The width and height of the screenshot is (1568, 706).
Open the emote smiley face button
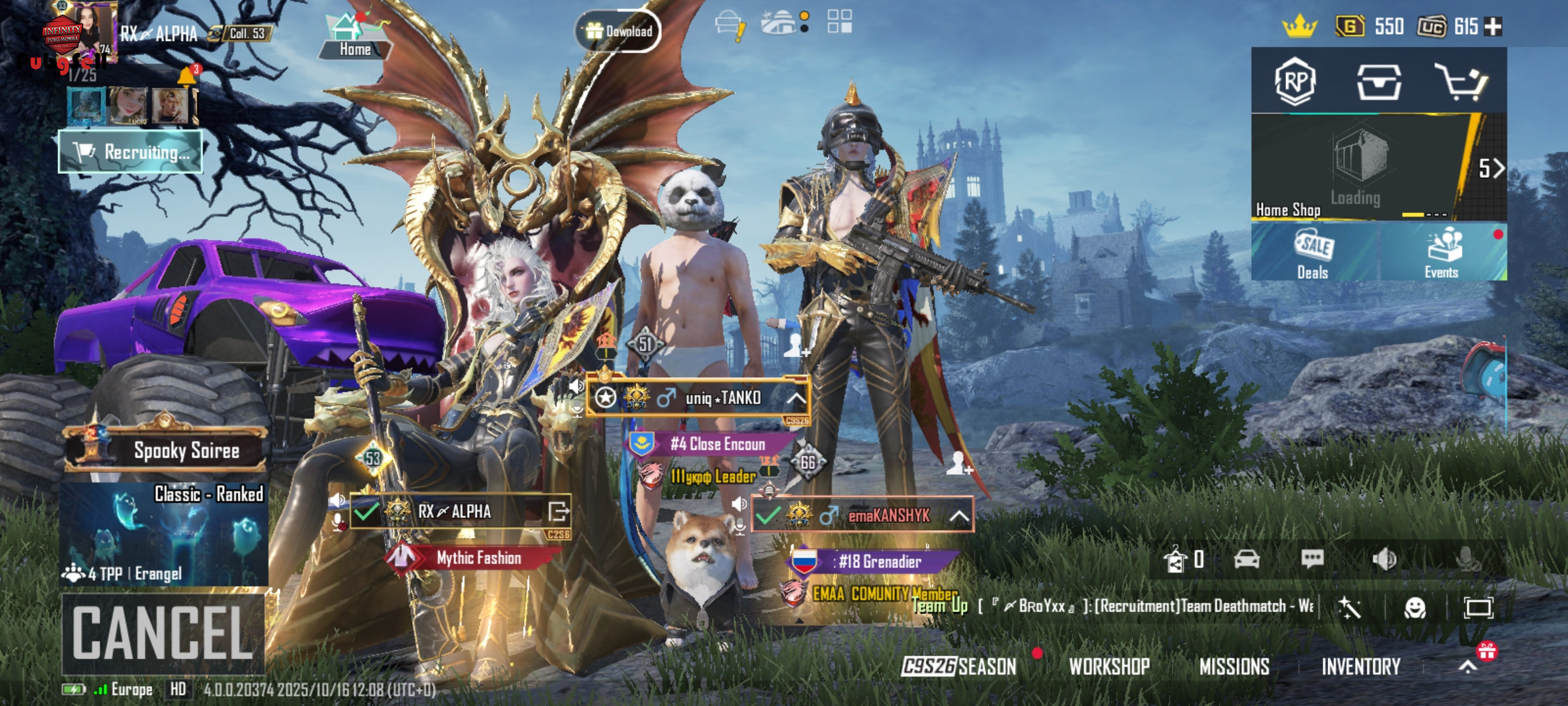[x=1414, y=608]
